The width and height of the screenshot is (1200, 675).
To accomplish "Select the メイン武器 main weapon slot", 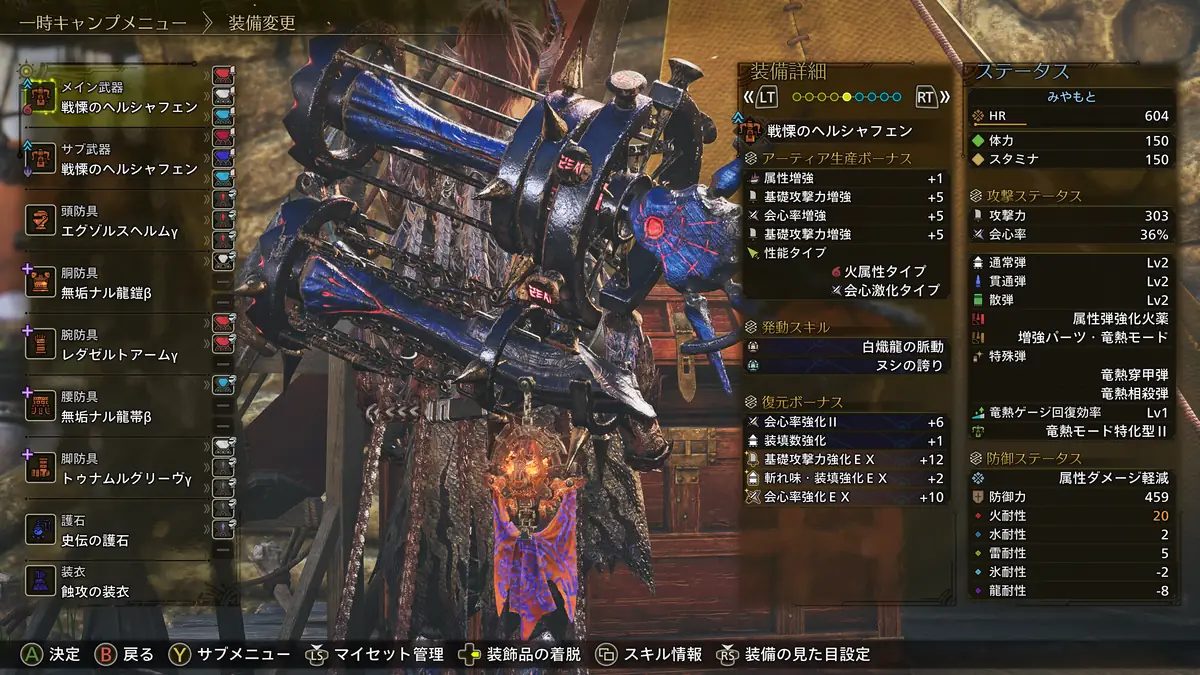I will [115, 97].
